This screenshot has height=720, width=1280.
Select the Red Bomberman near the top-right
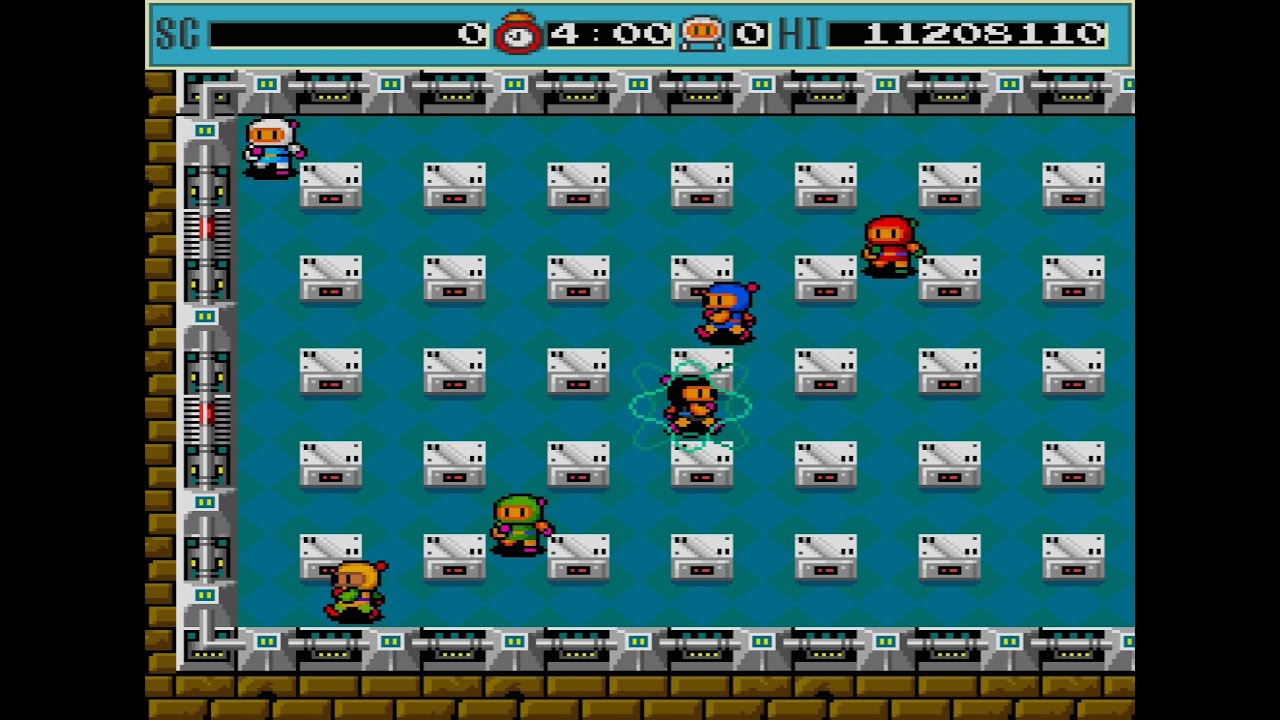(x=890, y=245)
